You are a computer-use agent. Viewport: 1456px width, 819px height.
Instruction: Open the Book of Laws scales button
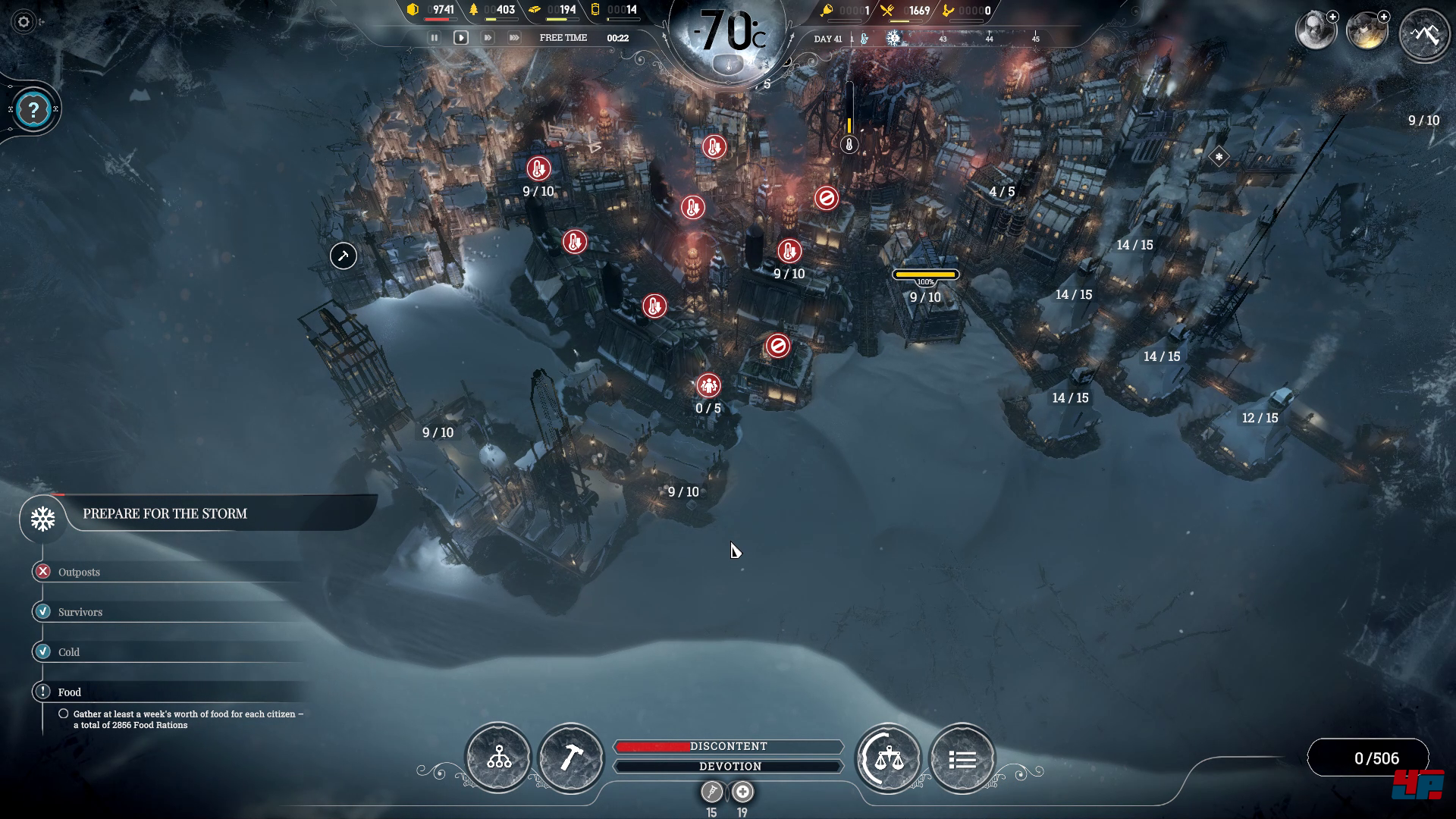click(888, 758)
